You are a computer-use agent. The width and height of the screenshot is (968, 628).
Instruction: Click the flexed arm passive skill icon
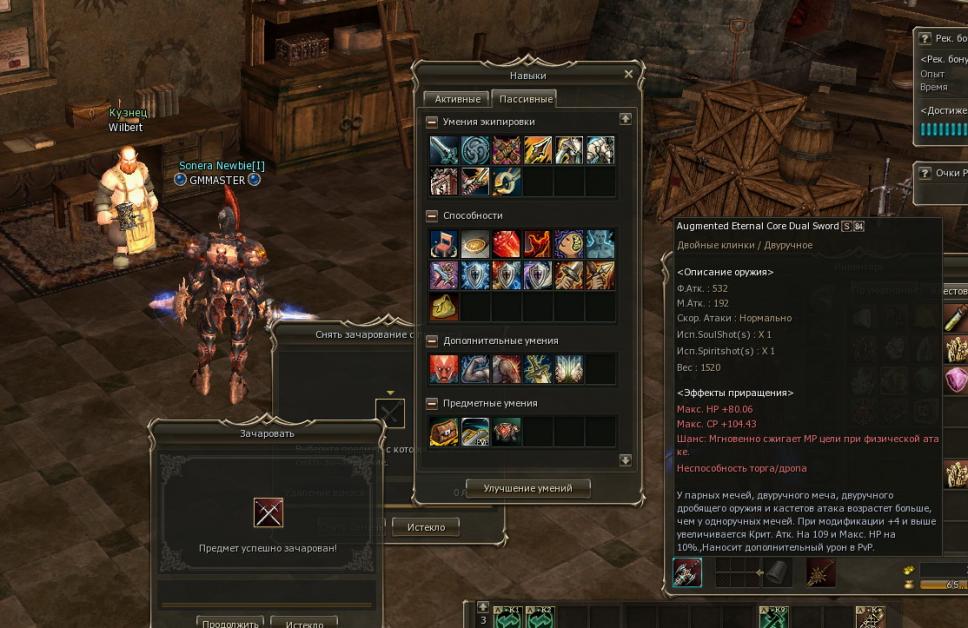475,369
